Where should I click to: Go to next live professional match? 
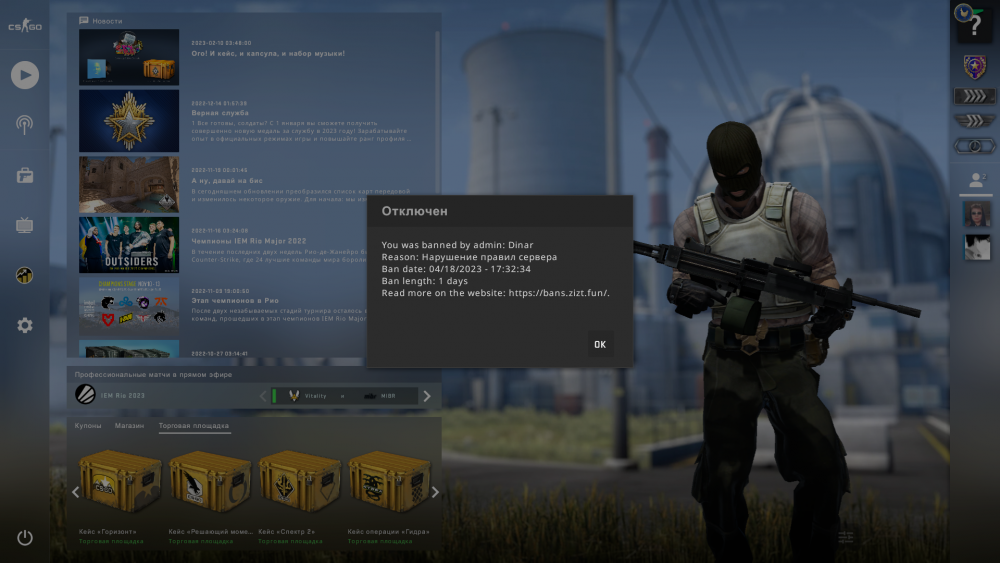point(427,396)
